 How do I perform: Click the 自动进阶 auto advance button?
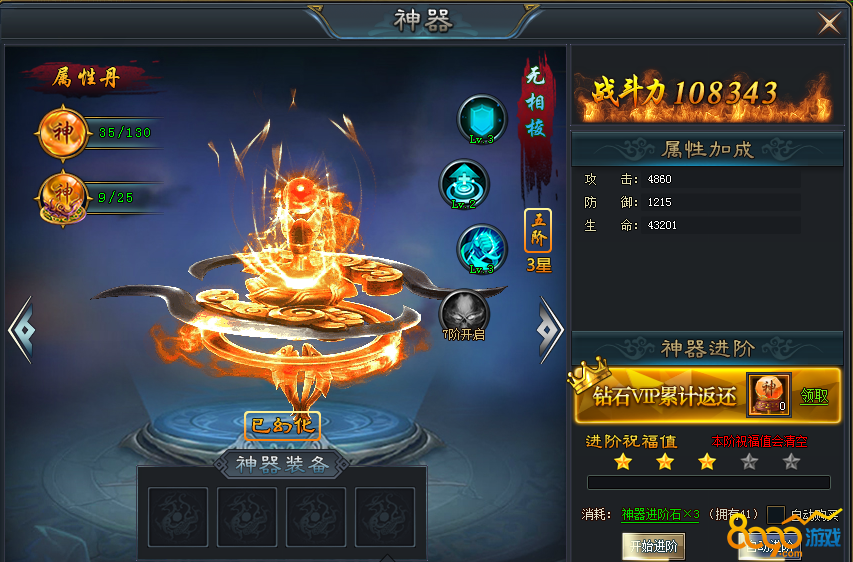coord(770,546)
